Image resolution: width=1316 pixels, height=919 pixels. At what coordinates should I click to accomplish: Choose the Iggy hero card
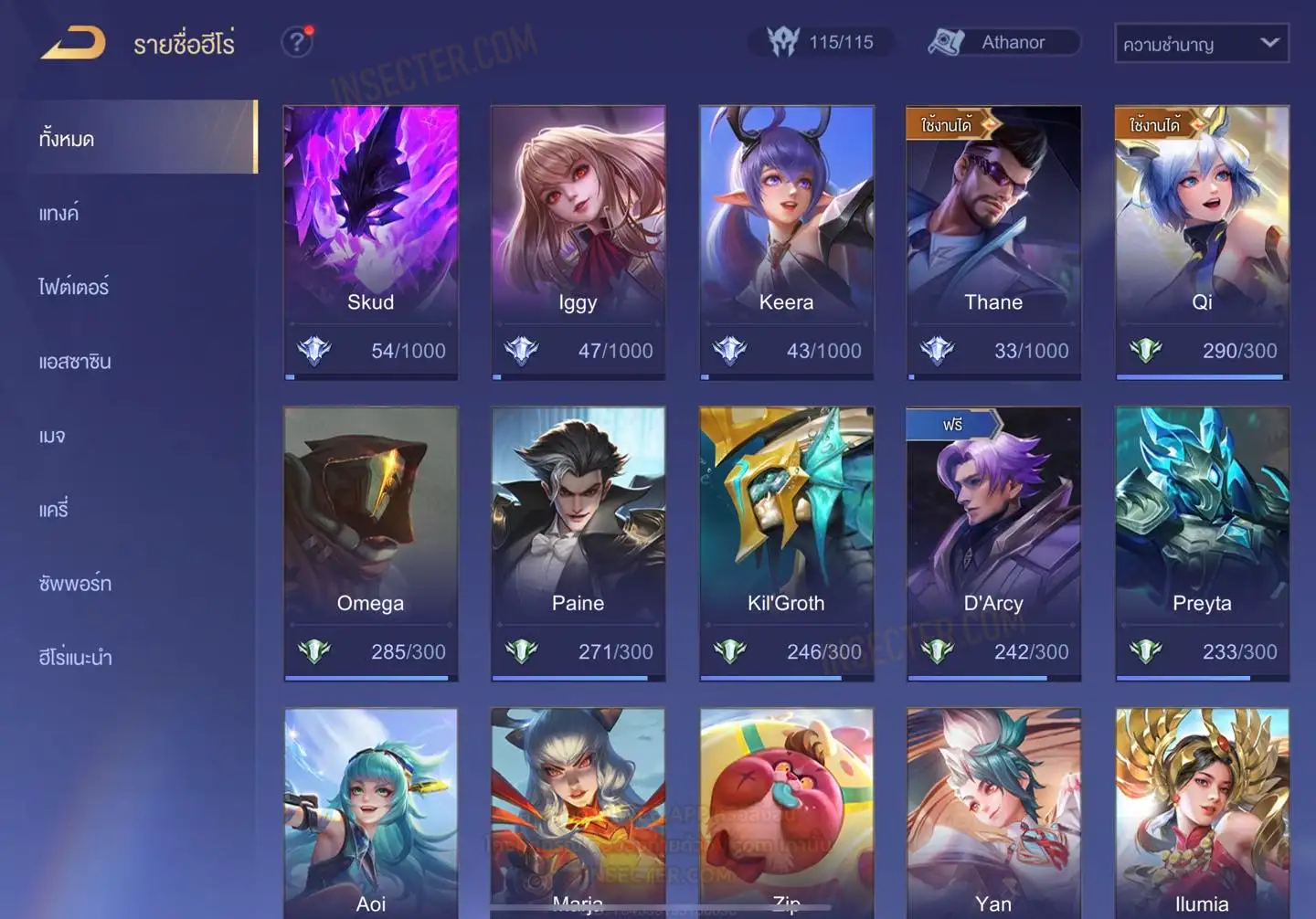coord(578,241)
